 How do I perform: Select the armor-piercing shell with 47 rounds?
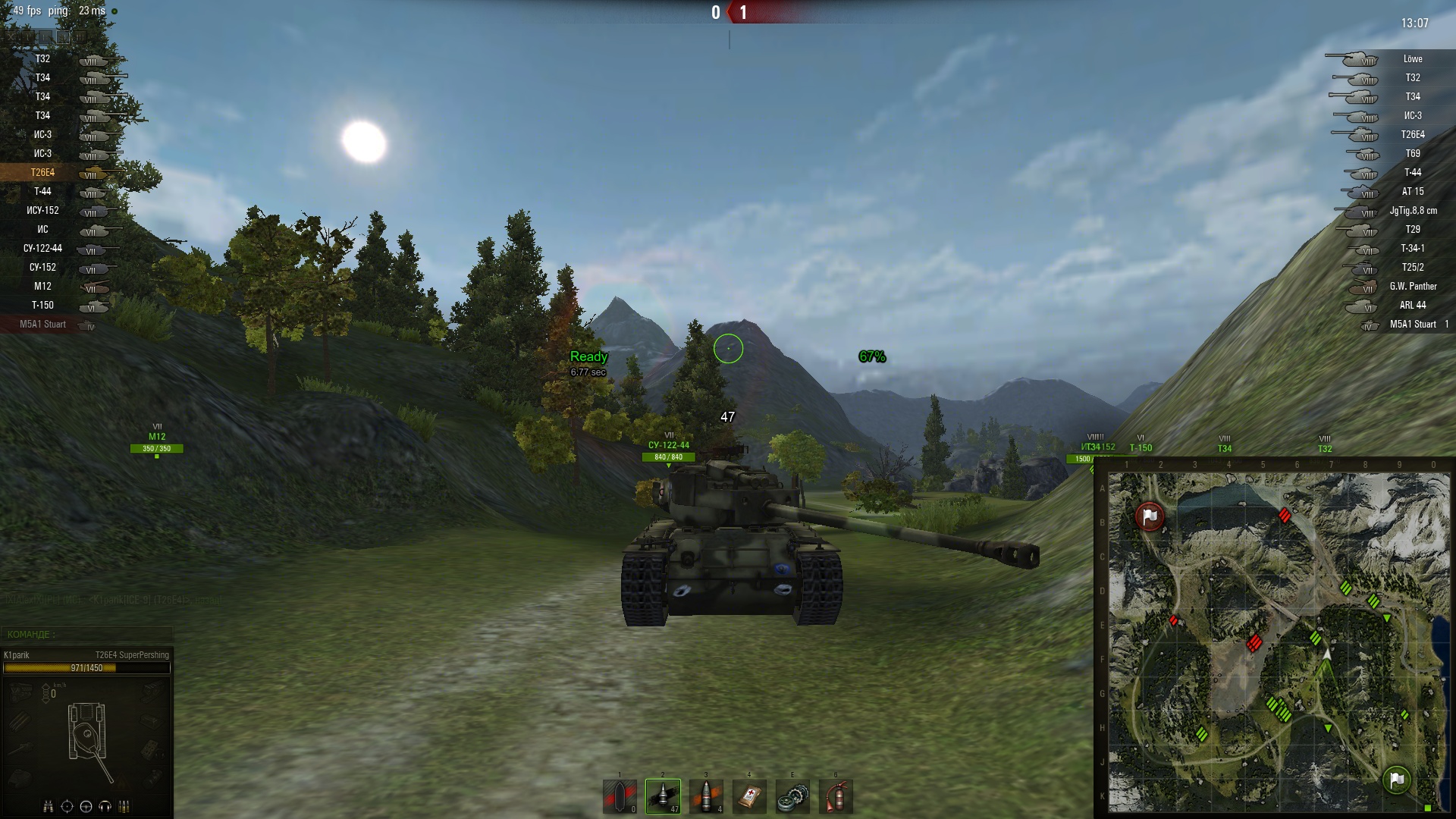click(x=663, y=796)
